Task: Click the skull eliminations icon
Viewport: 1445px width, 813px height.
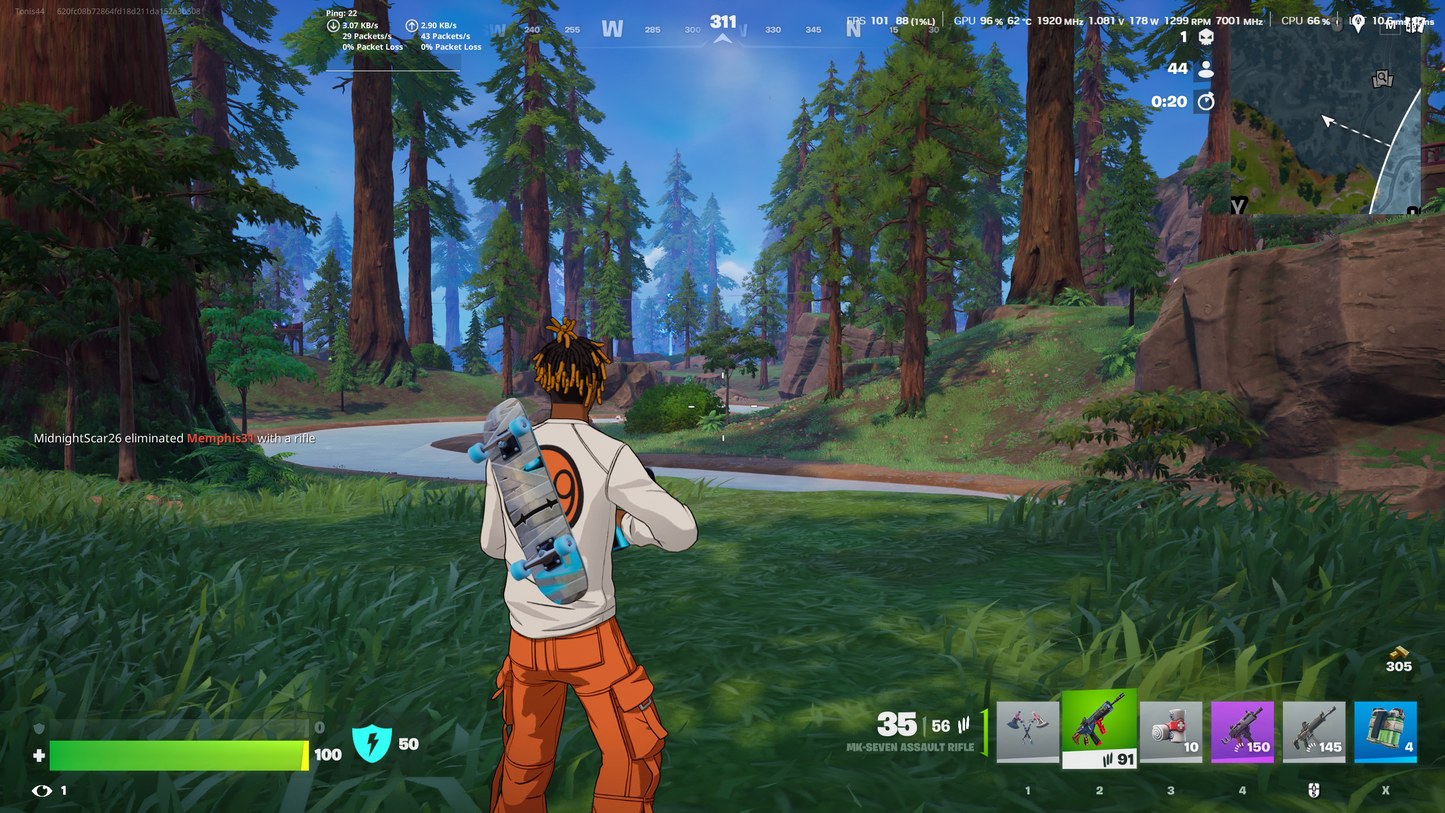Action: pos(1206,37)
